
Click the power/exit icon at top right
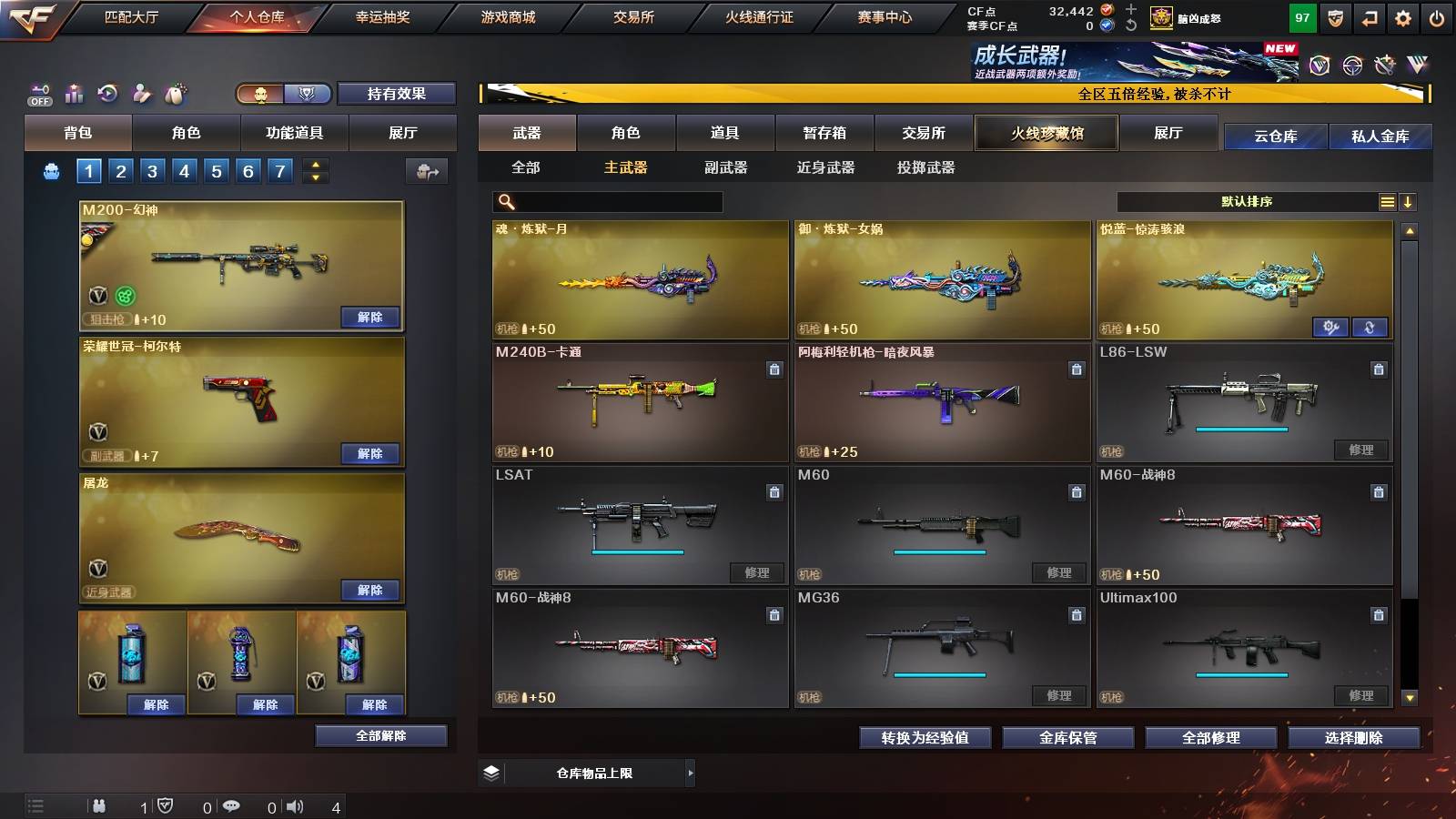point(1438,16)
